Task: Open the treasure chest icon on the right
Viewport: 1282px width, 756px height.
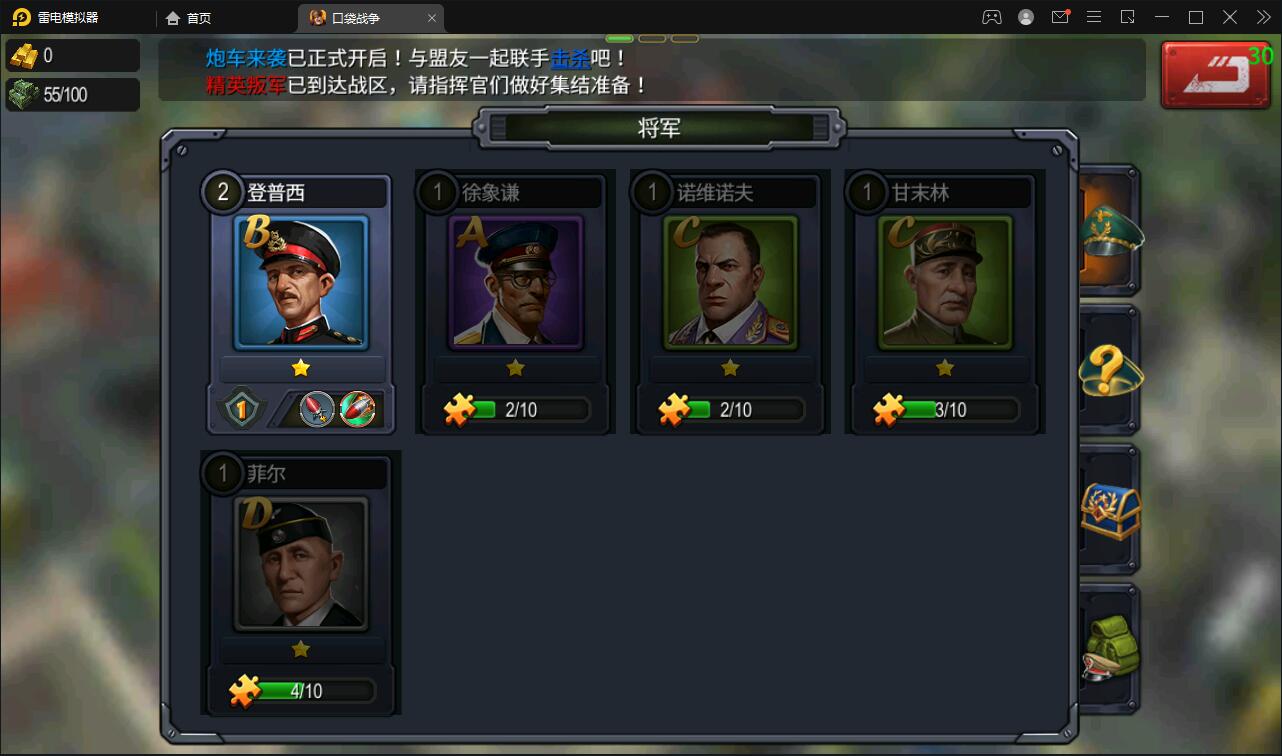Action: tap(1110, 510)
